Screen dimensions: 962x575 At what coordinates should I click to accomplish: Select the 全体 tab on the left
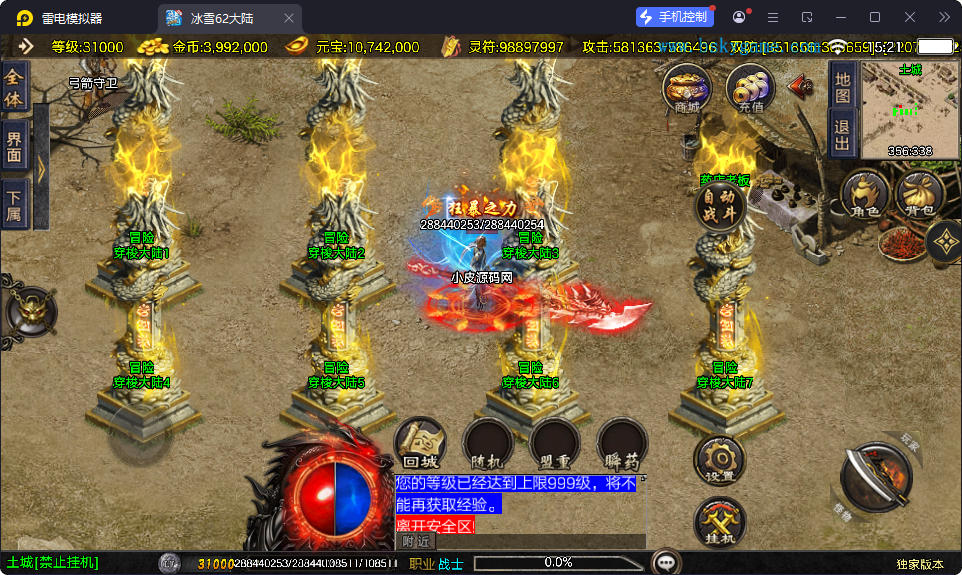(x=14, y=86)
